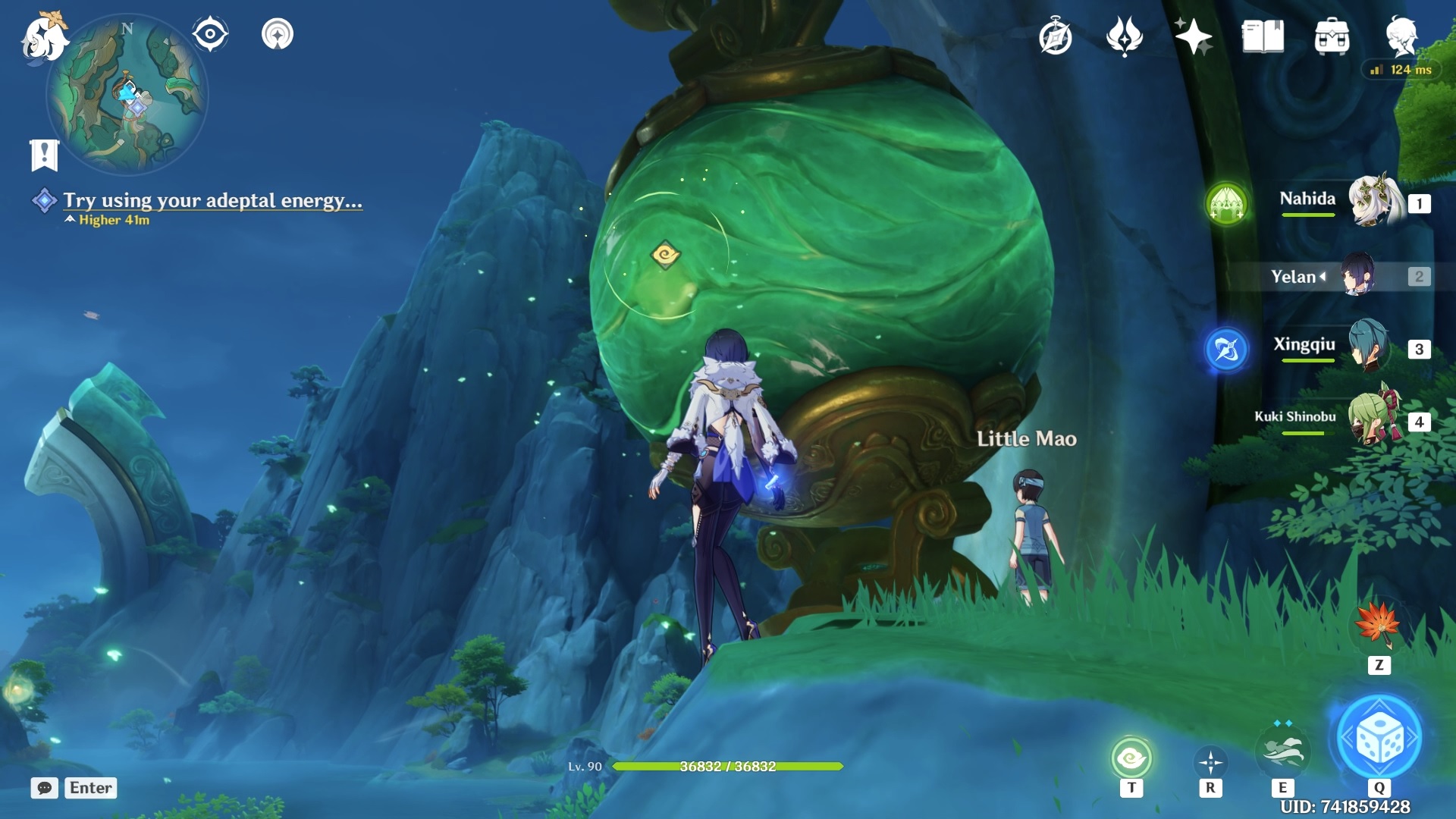1456x819 pixels.
Task: Open the Events overview wings icon
Action: 1125,34
